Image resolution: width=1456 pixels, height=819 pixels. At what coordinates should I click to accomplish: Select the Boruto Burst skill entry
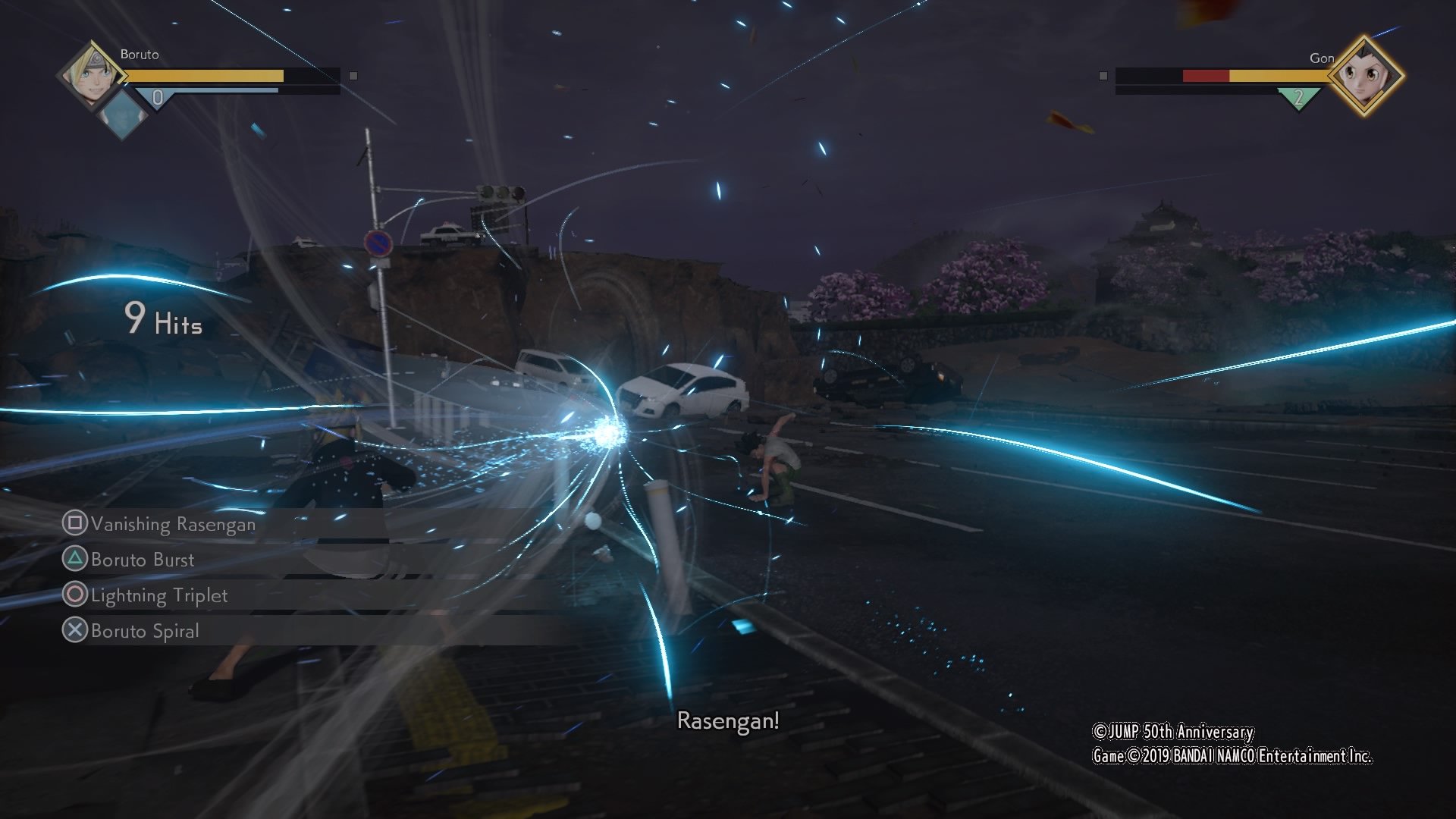pos(141,560)
